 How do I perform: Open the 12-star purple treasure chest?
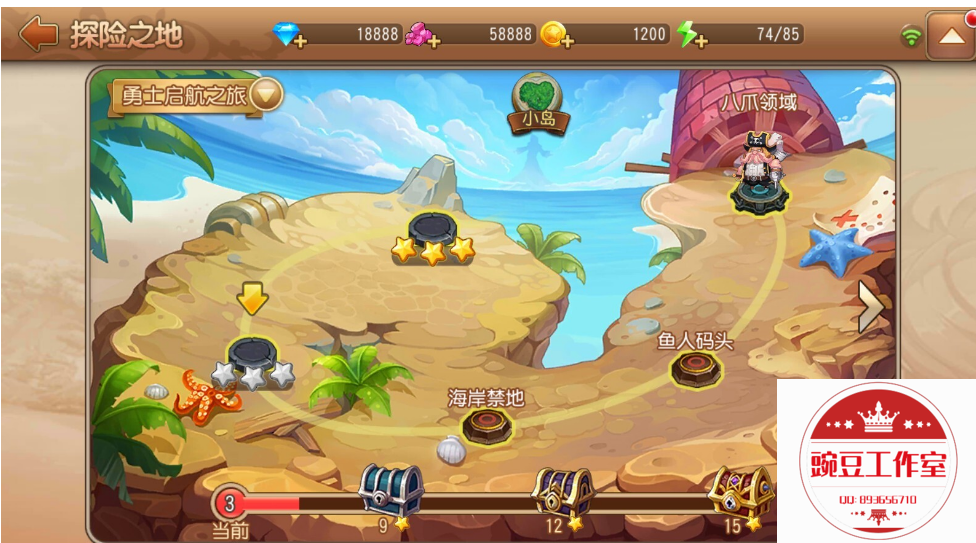tap(563, 492)
